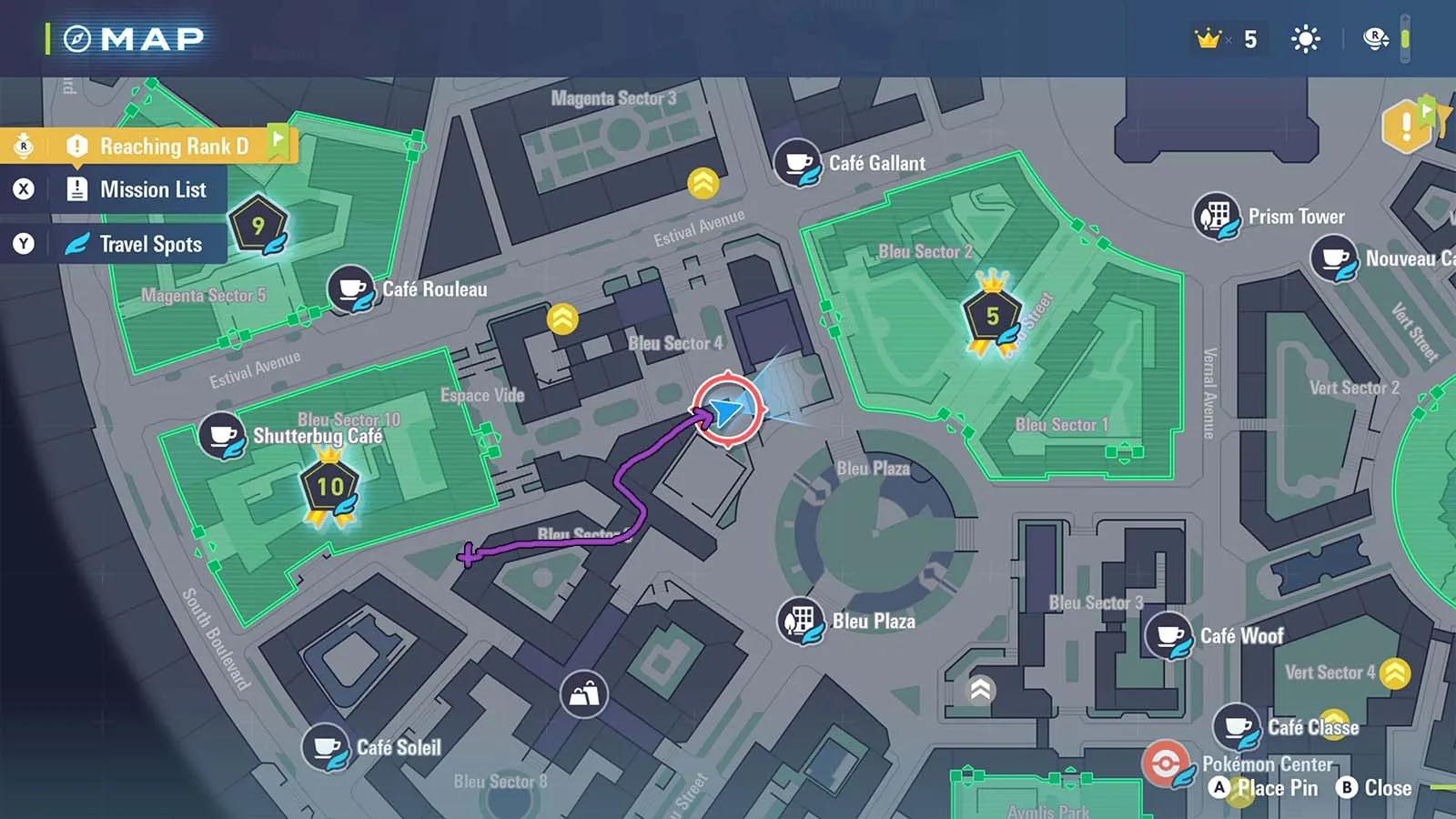Select the wild zone 5 badge
Viewport: 1456px width, 819px height.
coord(992,316)
